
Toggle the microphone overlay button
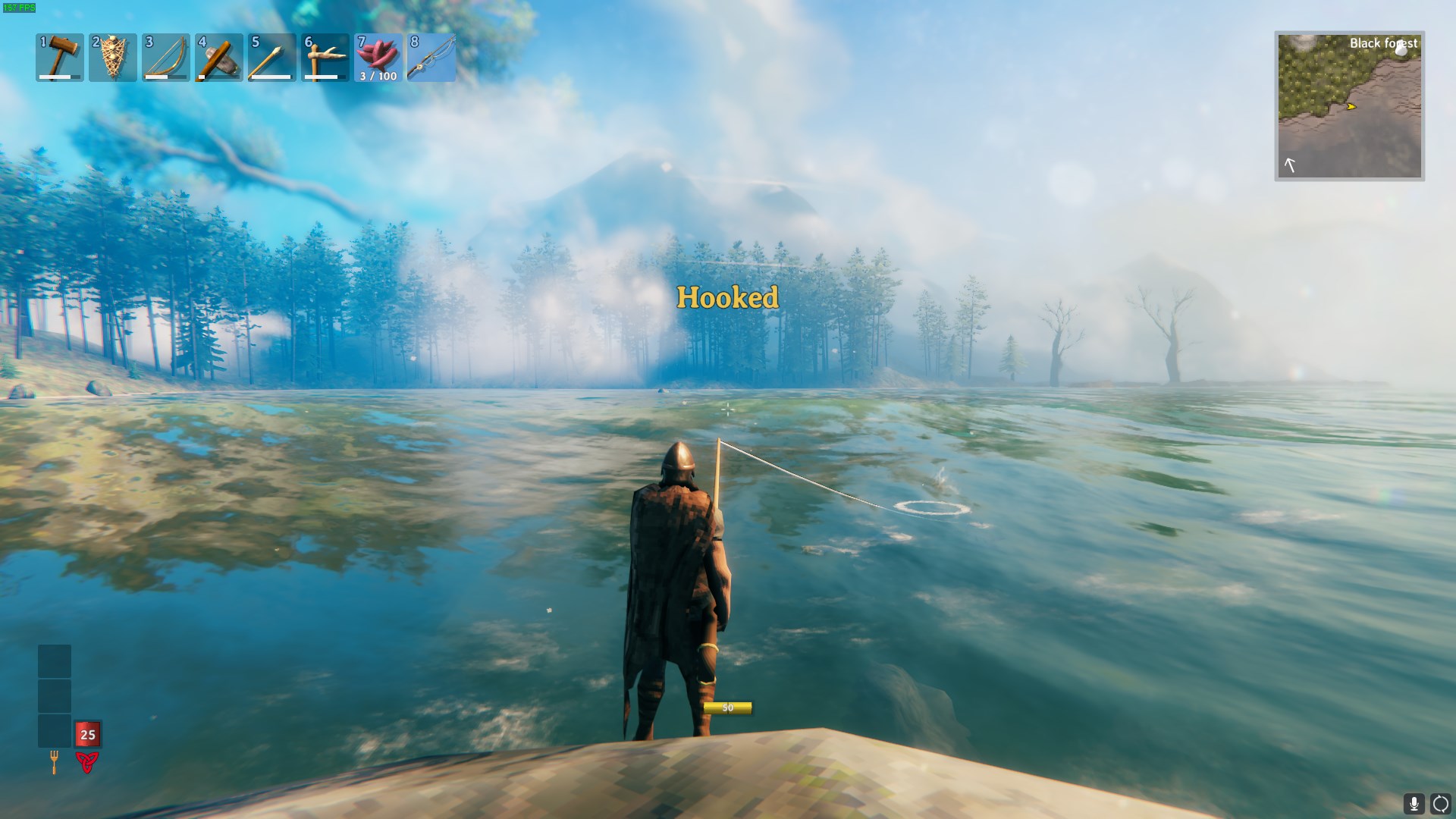[x=1414, y=804]
